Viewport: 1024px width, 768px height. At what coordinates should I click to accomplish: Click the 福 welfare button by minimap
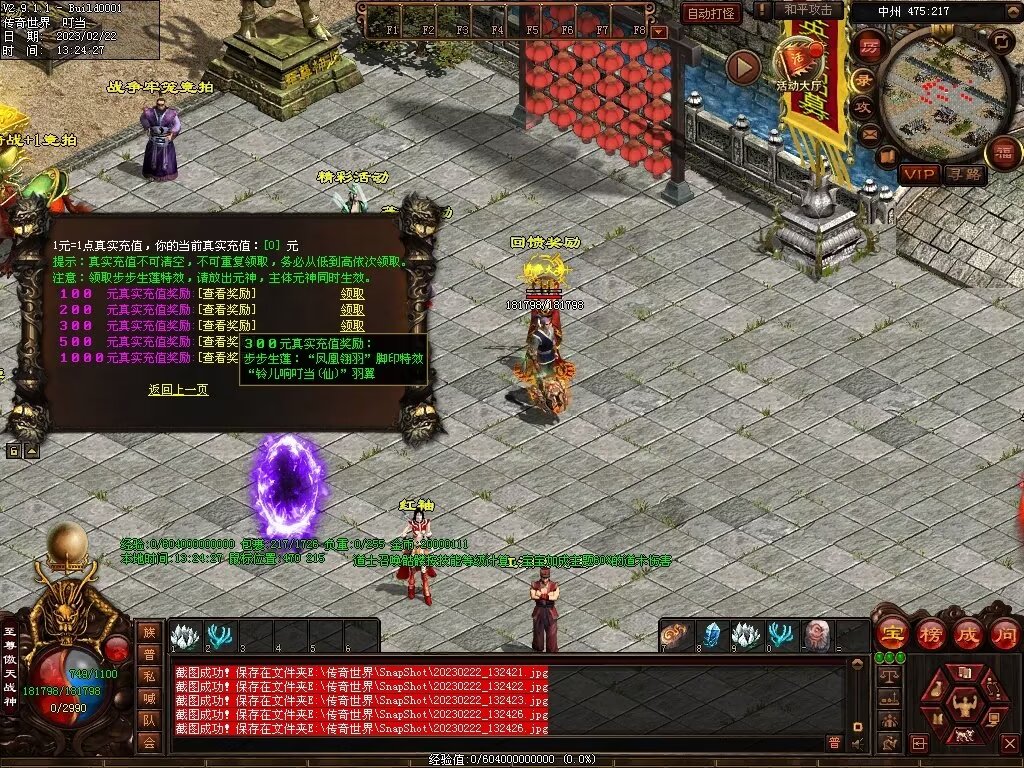click(x=1002, y=152)
